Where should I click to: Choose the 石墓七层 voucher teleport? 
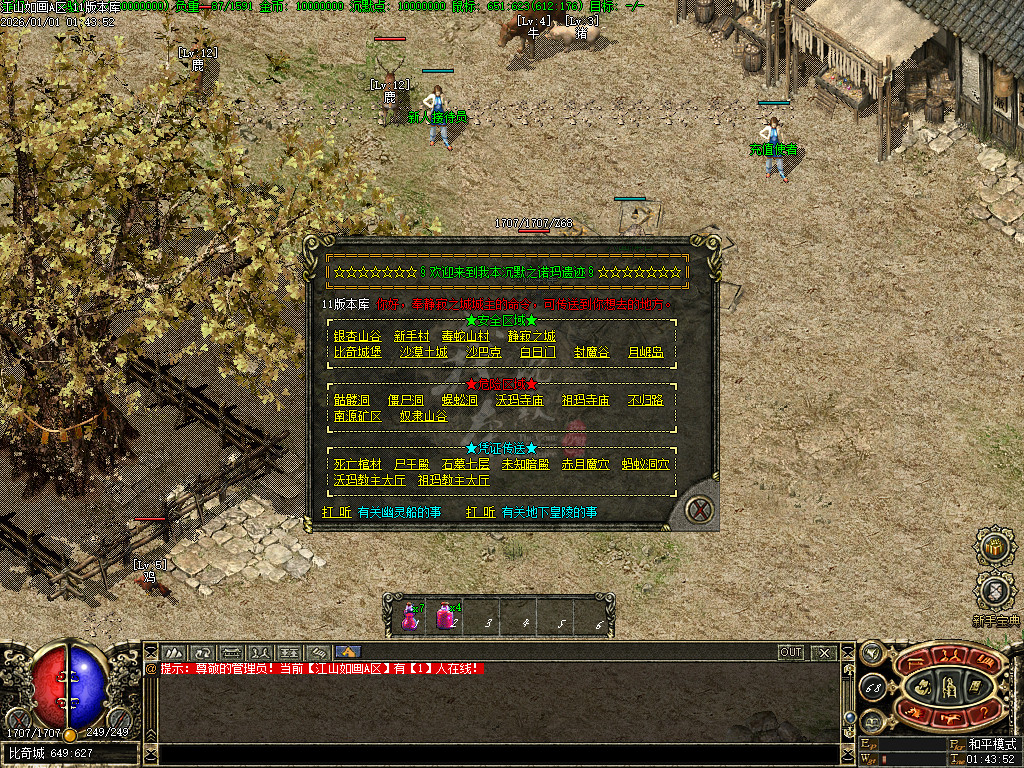tap(465, 464)
